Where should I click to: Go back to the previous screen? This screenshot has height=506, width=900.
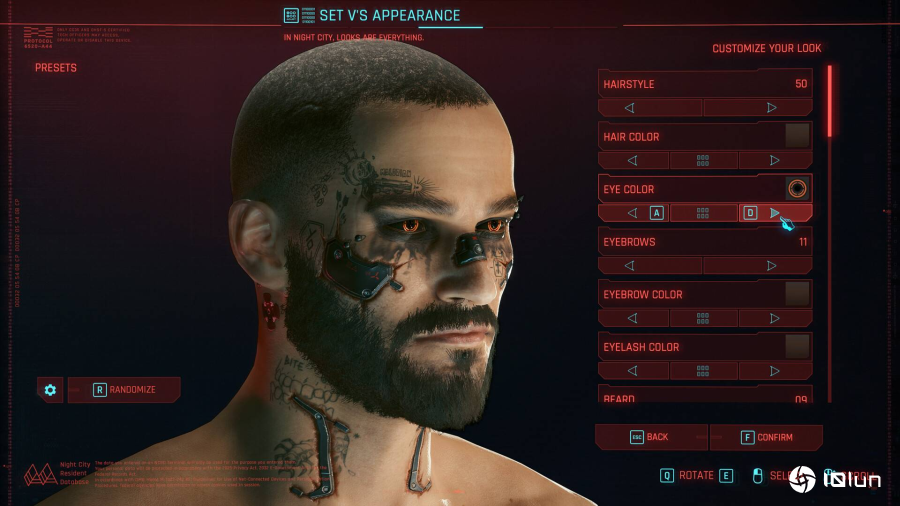point(650,437)
